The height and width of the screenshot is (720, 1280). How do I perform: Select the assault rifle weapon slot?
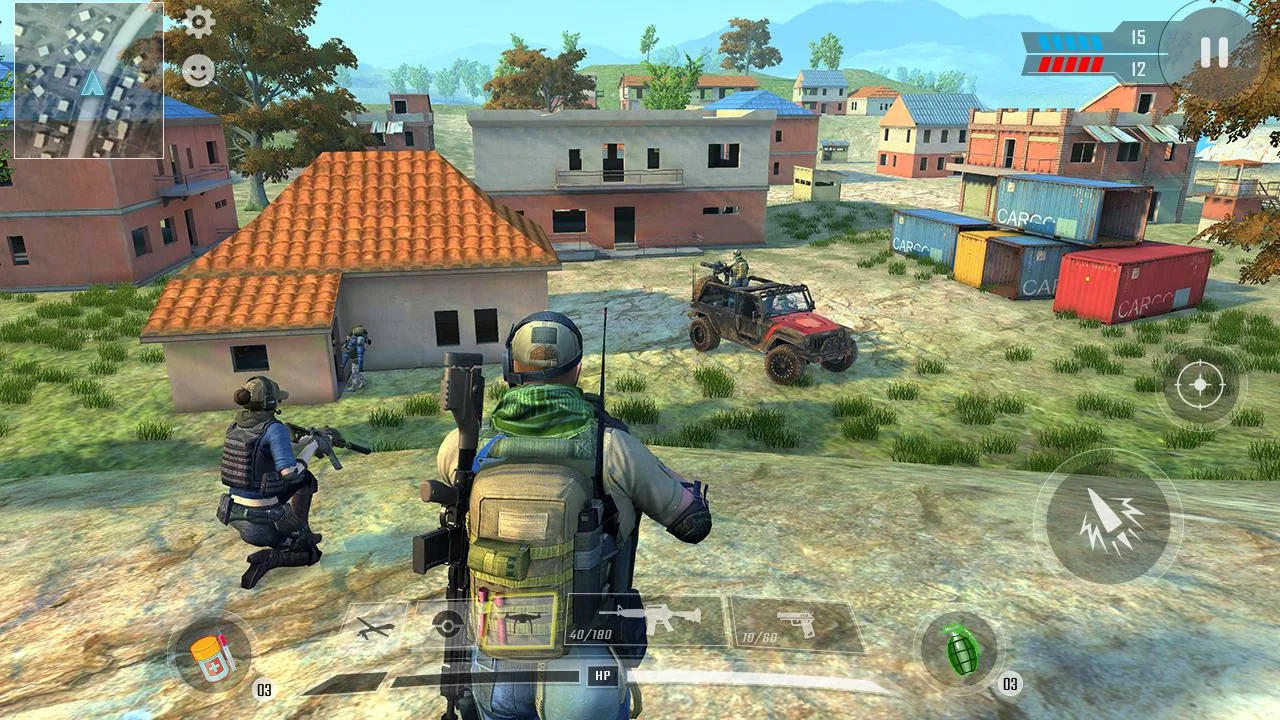[661, 618]
